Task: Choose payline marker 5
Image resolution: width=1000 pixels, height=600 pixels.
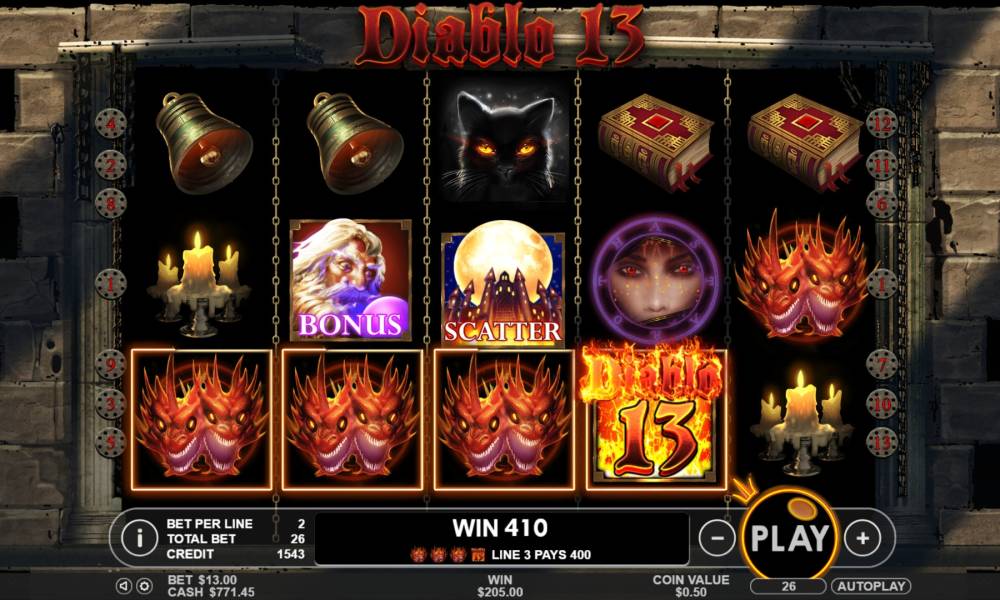Action: click(x=110, y=440)
